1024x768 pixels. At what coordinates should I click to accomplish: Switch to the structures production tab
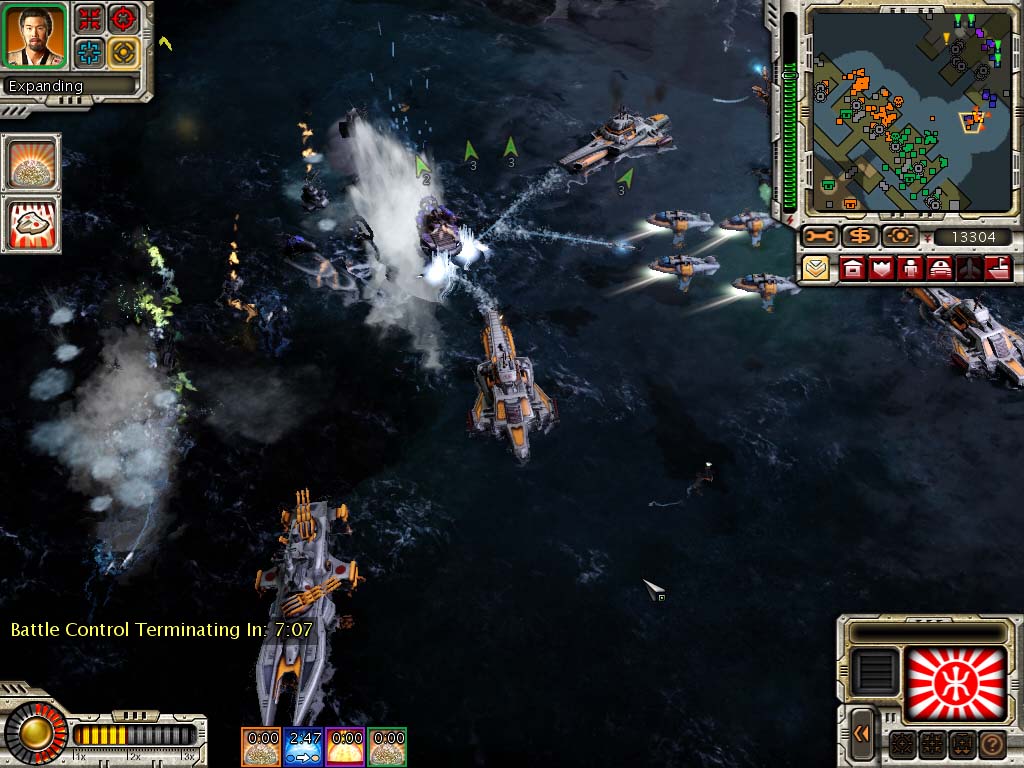pos(852,268)
